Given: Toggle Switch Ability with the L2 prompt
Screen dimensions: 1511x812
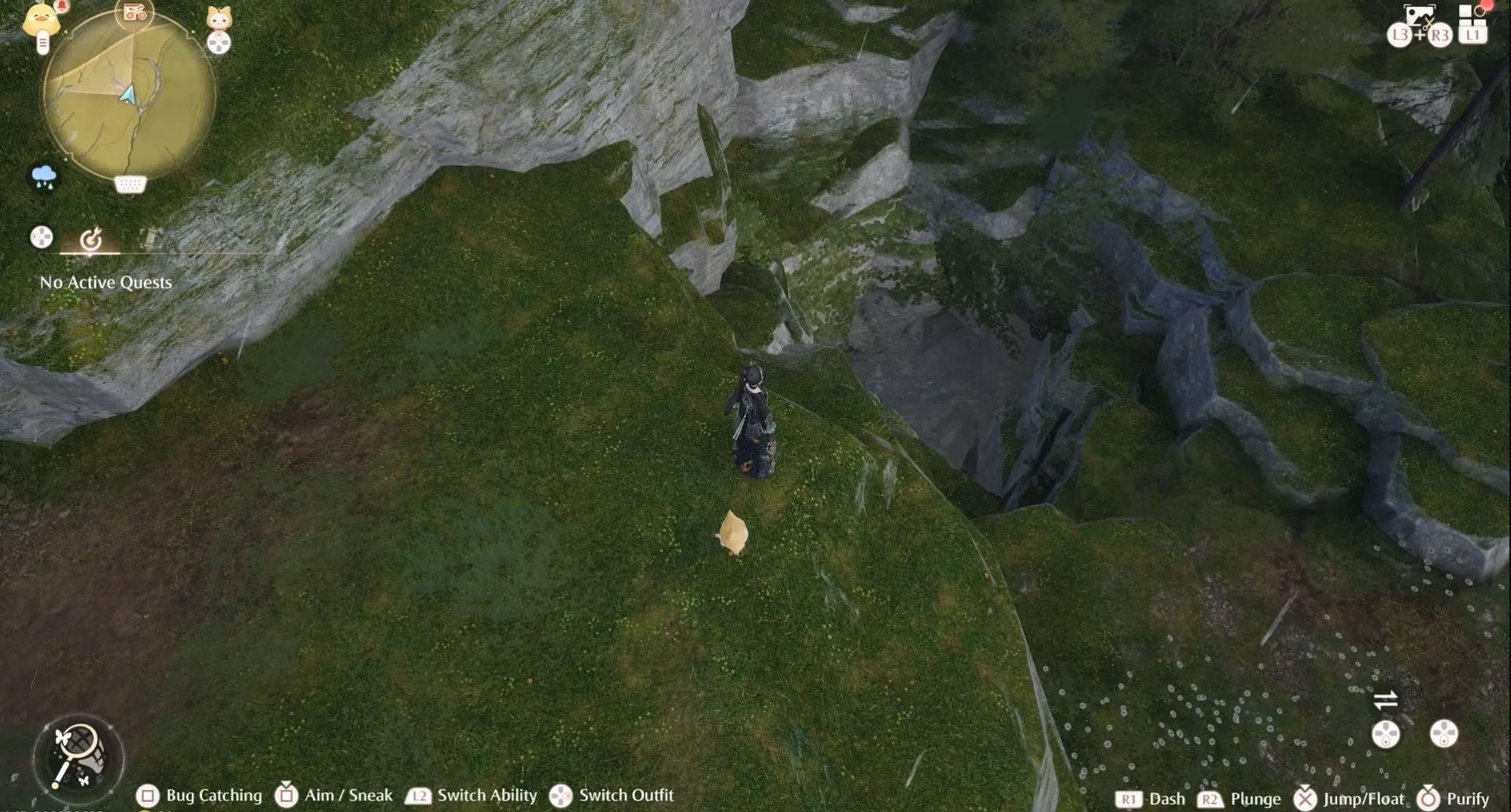Looking at the screenshot, I should click(x=418, y=795).
